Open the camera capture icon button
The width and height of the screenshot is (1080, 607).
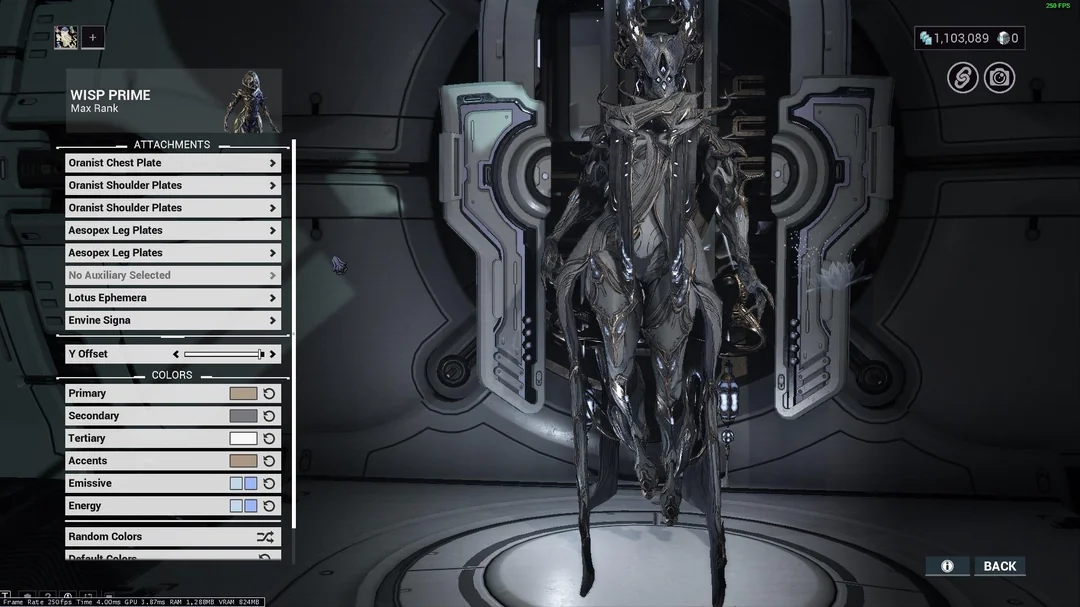(999, 78)
